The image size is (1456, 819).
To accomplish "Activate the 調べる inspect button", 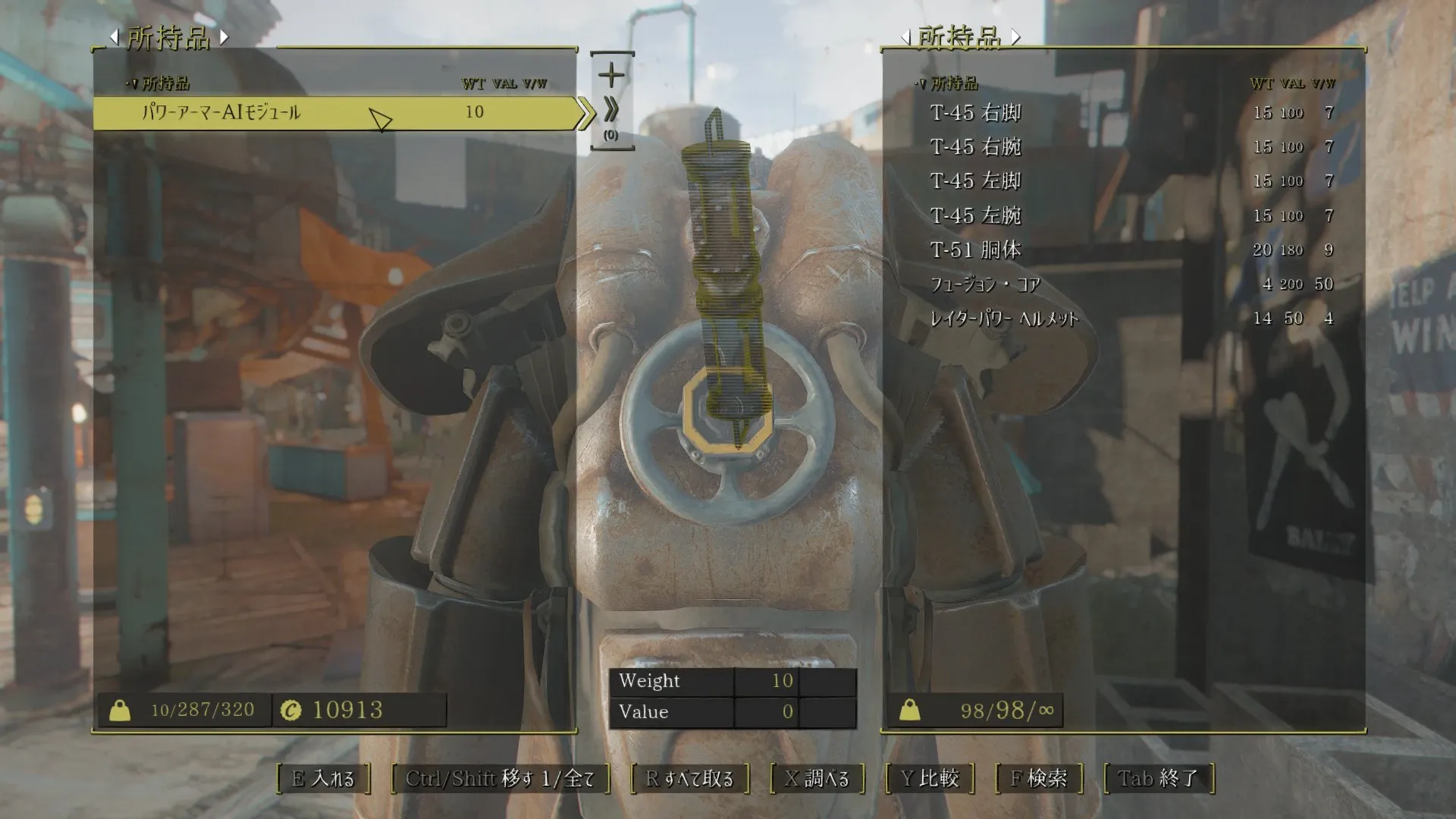I will pyautogui.click(x=817, y=779).
